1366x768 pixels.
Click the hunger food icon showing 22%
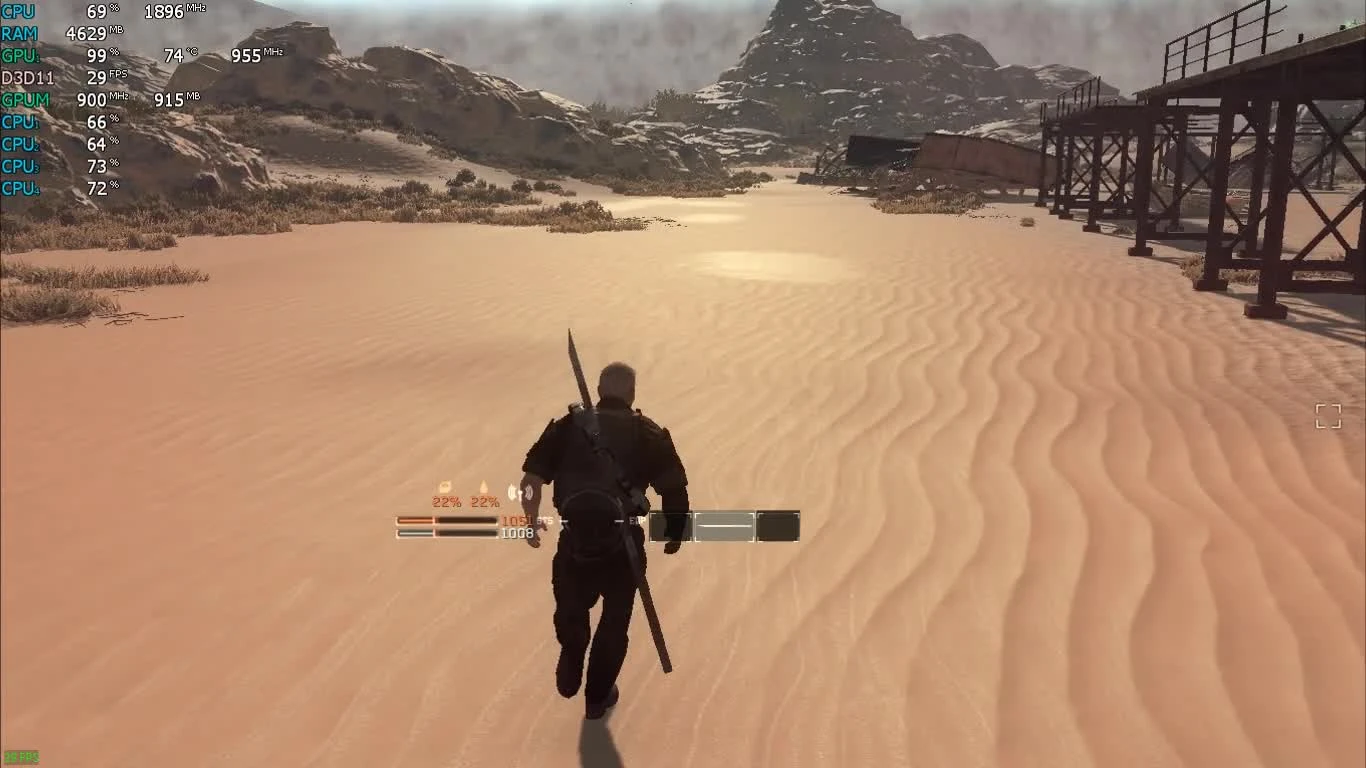444,485
